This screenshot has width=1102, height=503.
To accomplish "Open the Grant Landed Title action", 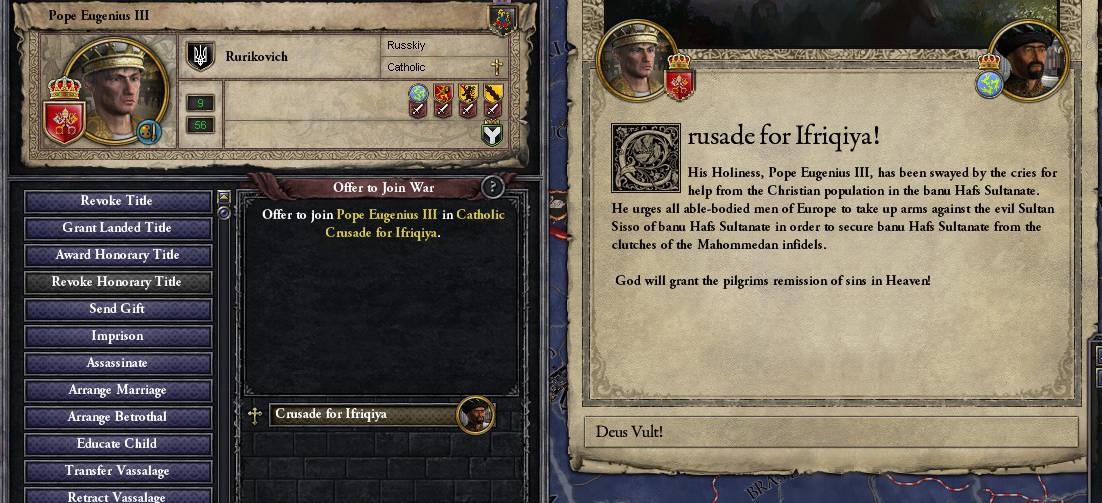I will click(117, 228).
